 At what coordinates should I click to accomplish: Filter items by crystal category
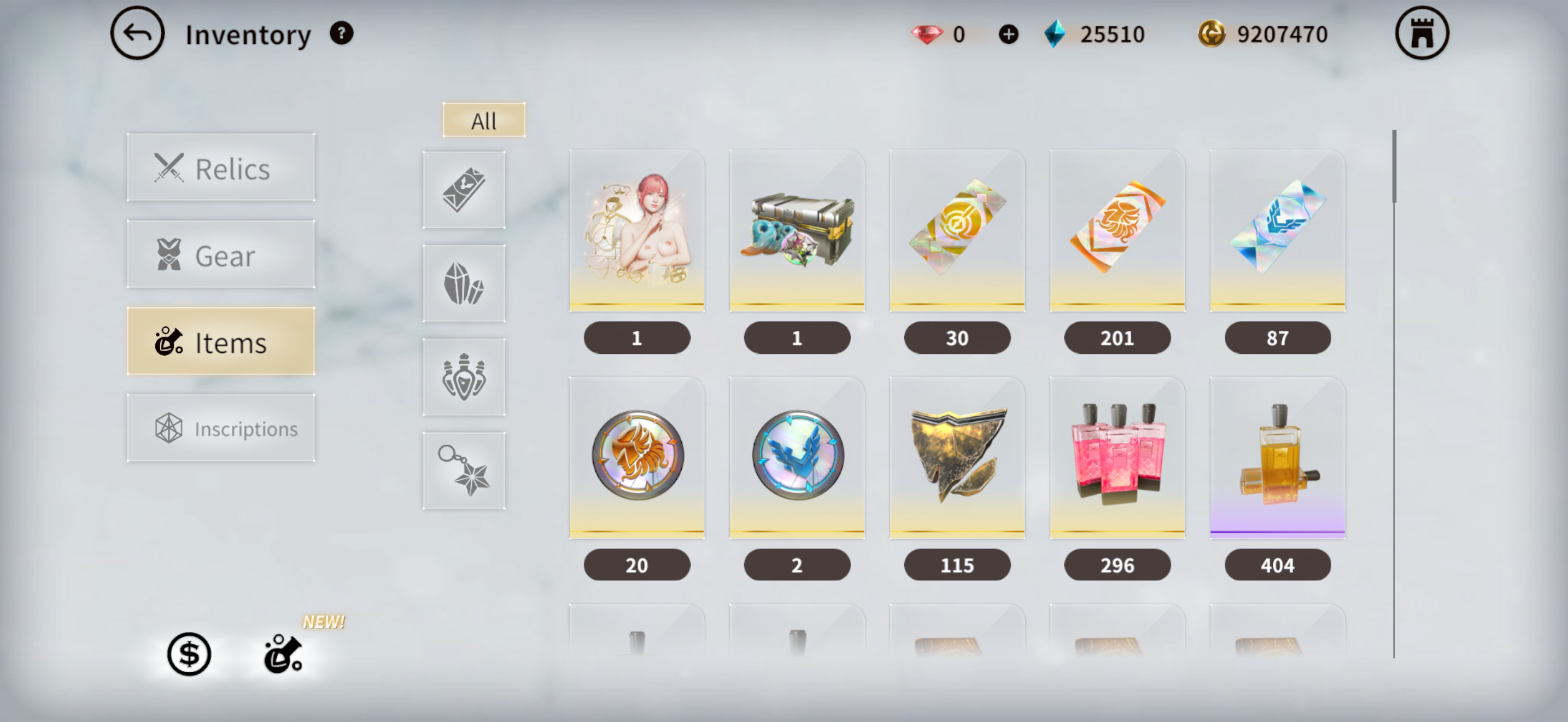(x=464, y=284)
